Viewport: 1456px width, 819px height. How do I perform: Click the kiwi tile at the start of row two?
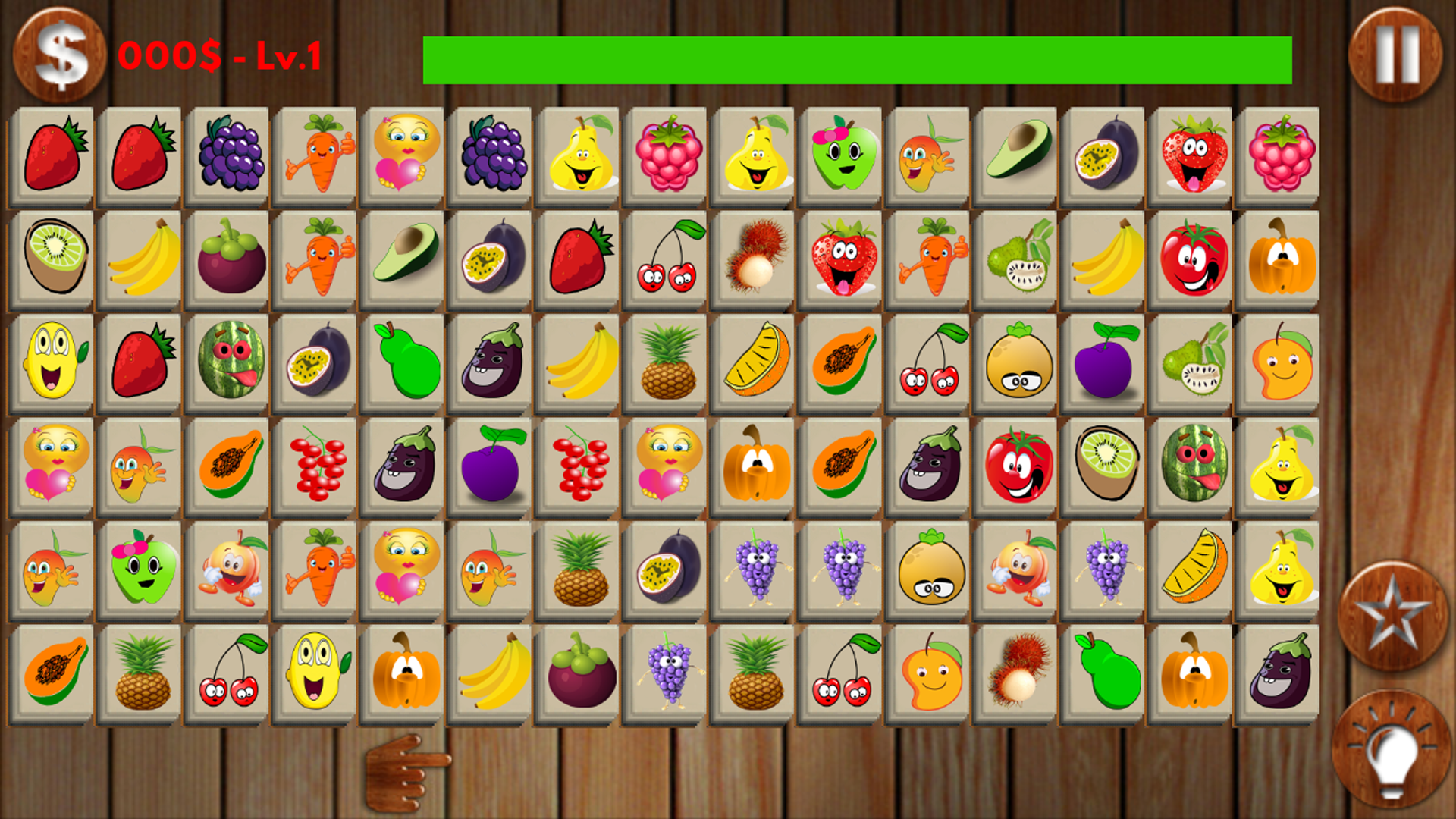point(55,254)
